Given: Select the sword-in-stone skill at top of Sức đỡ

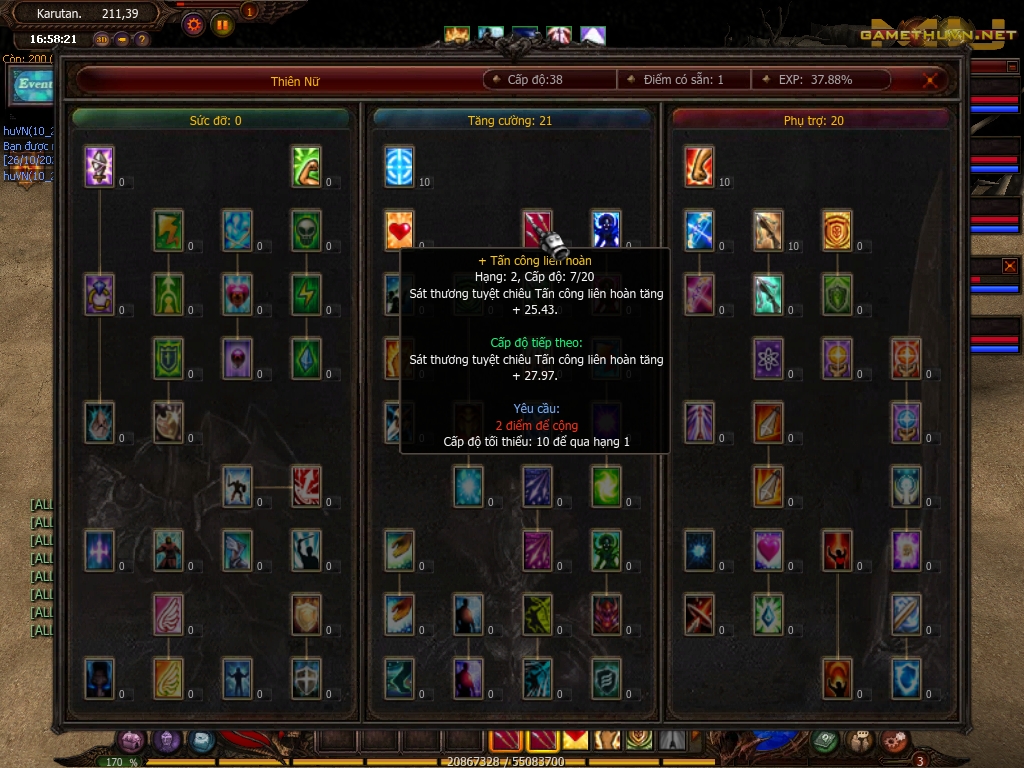Looking at the screenshot, I should point(99,166).
